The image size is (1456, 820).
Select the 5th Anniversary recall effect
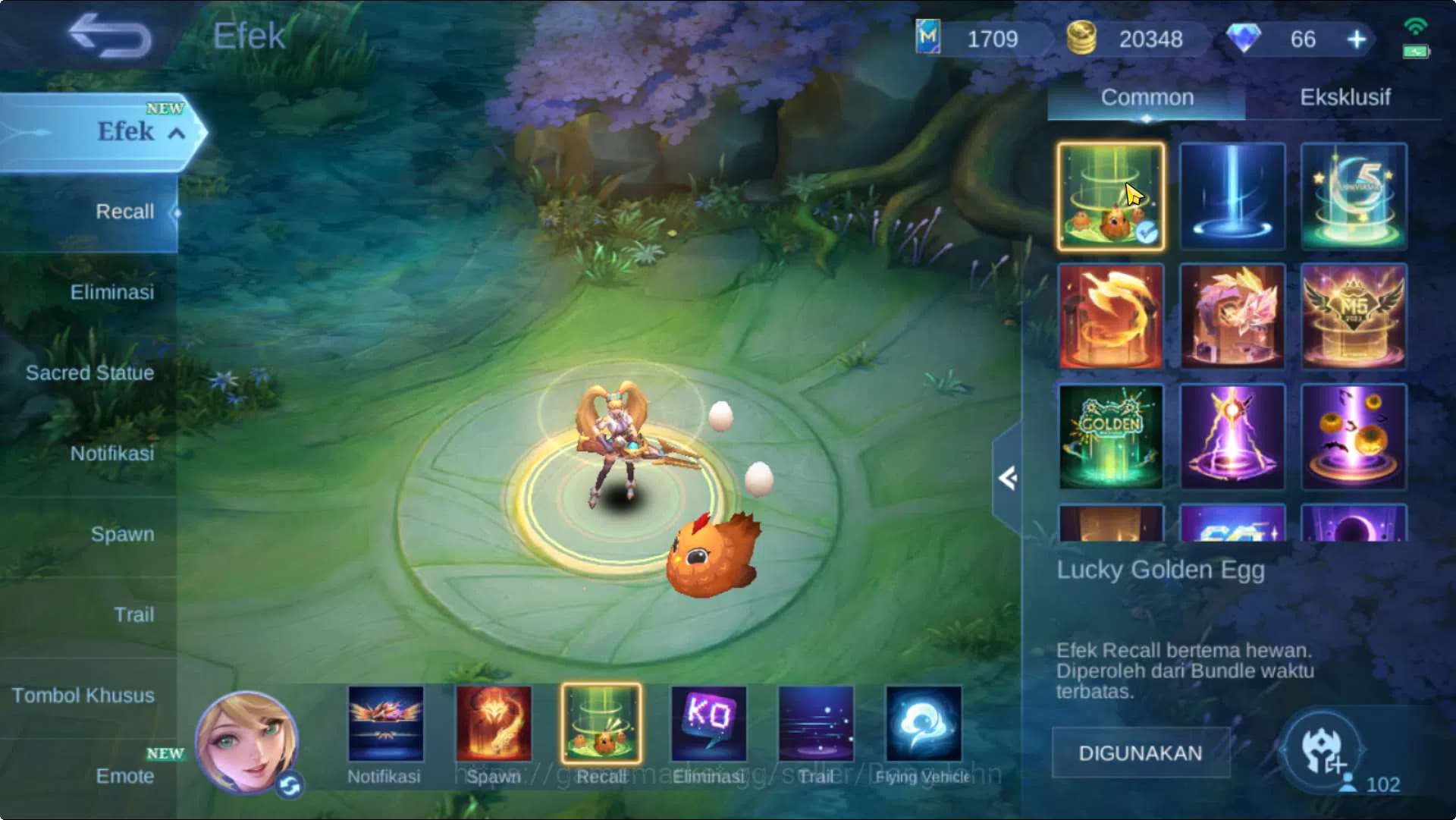(1354, 196)
